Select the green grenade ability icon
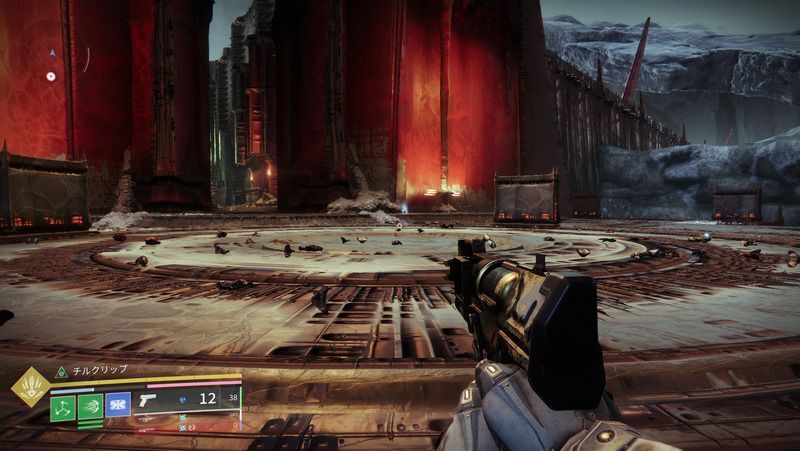This screenshot has width=800, height=451. pos(62,407)
